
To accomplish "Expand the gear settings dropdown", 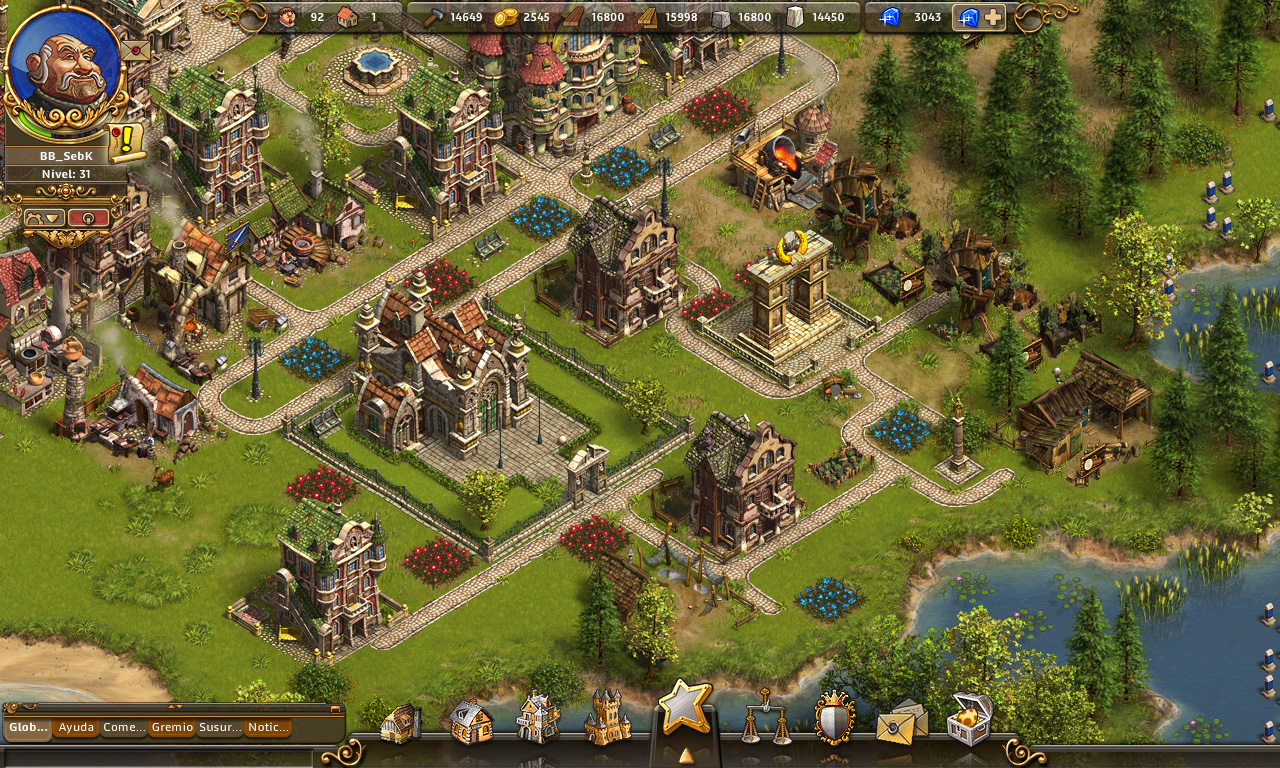I will (x=43, y=218).
